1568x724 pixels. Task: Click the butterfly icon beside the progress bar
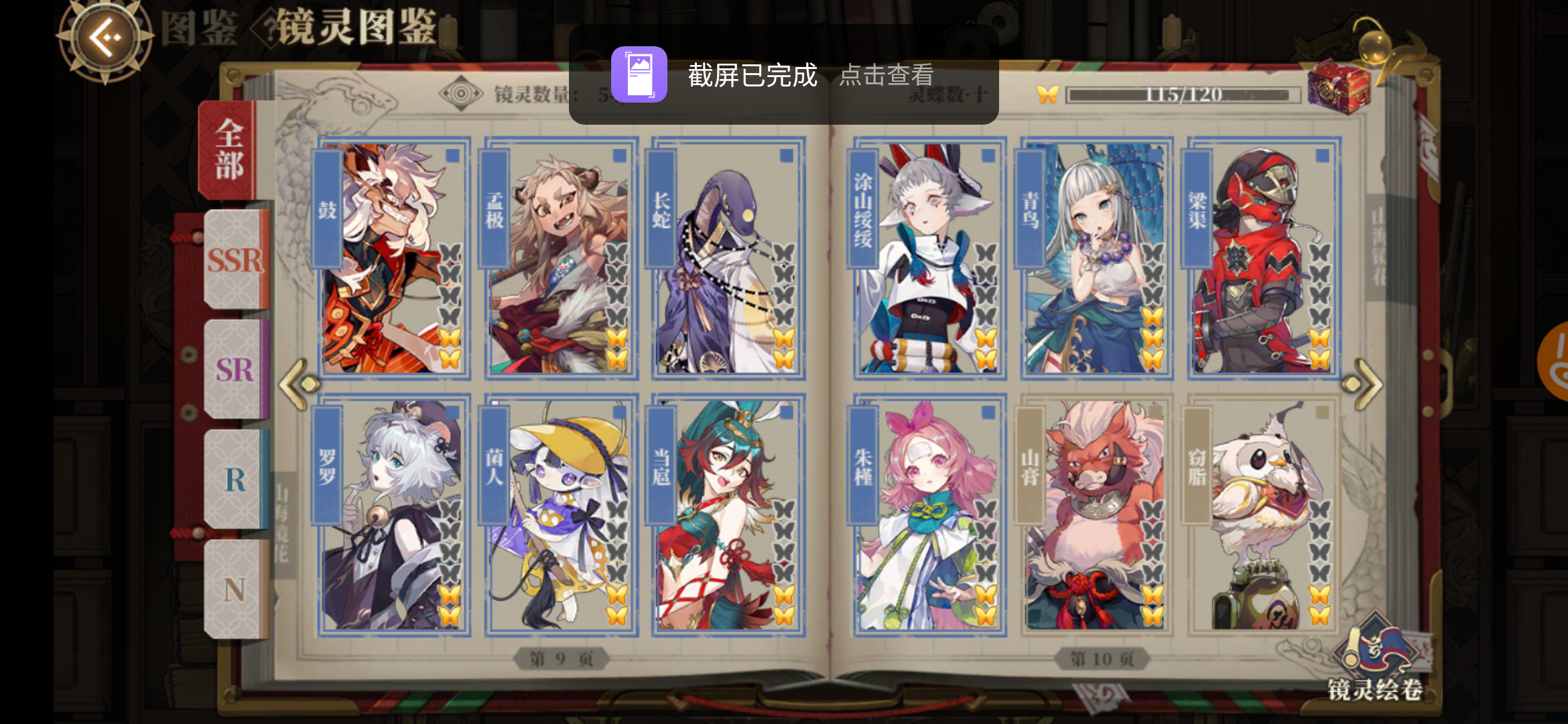tap(1049, 95)
